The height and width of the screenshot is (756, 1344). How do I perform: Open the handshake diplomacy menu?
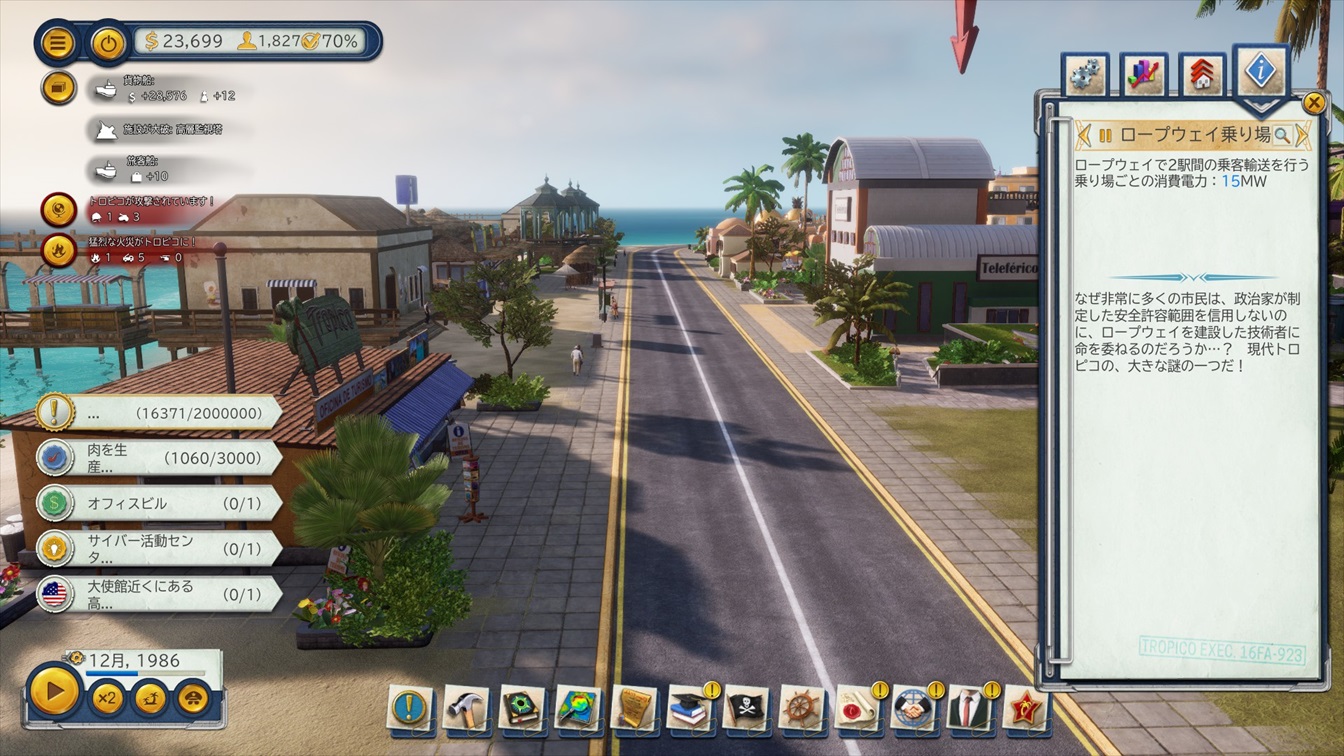(x=913, y=707)
